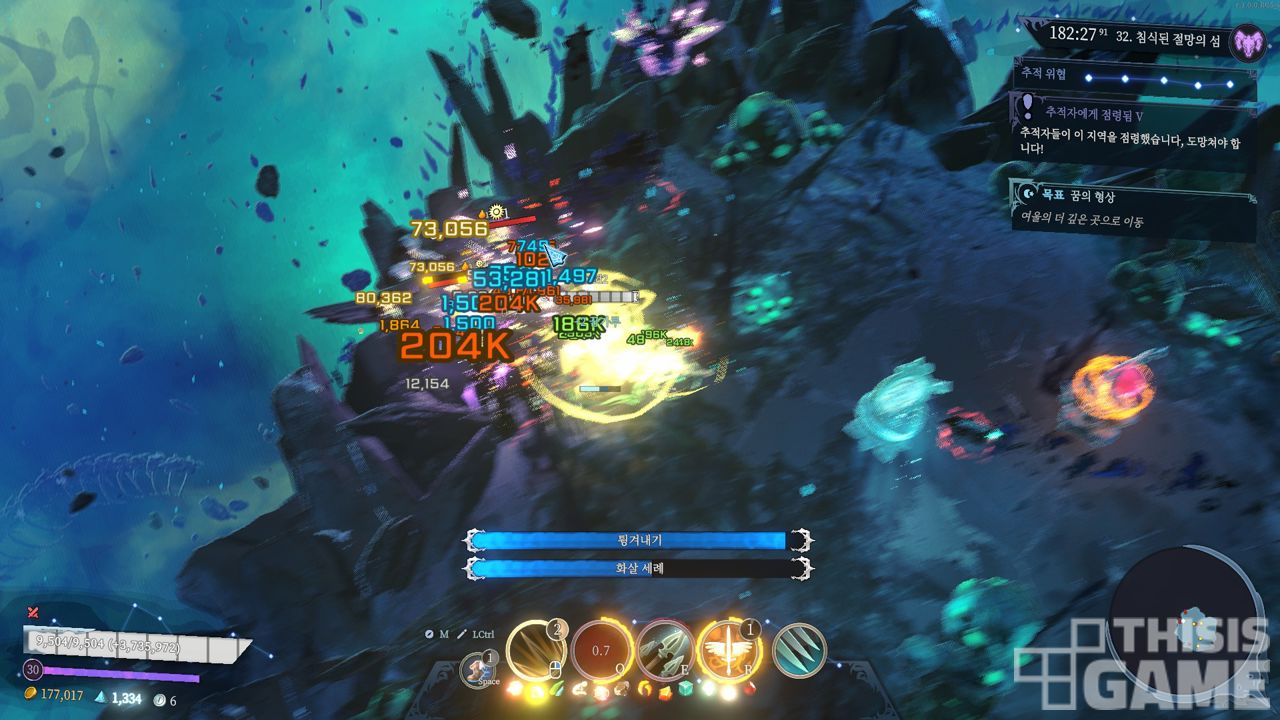
Task: Click the orange crescent passive item icon
Action: [x=644, y=689]
